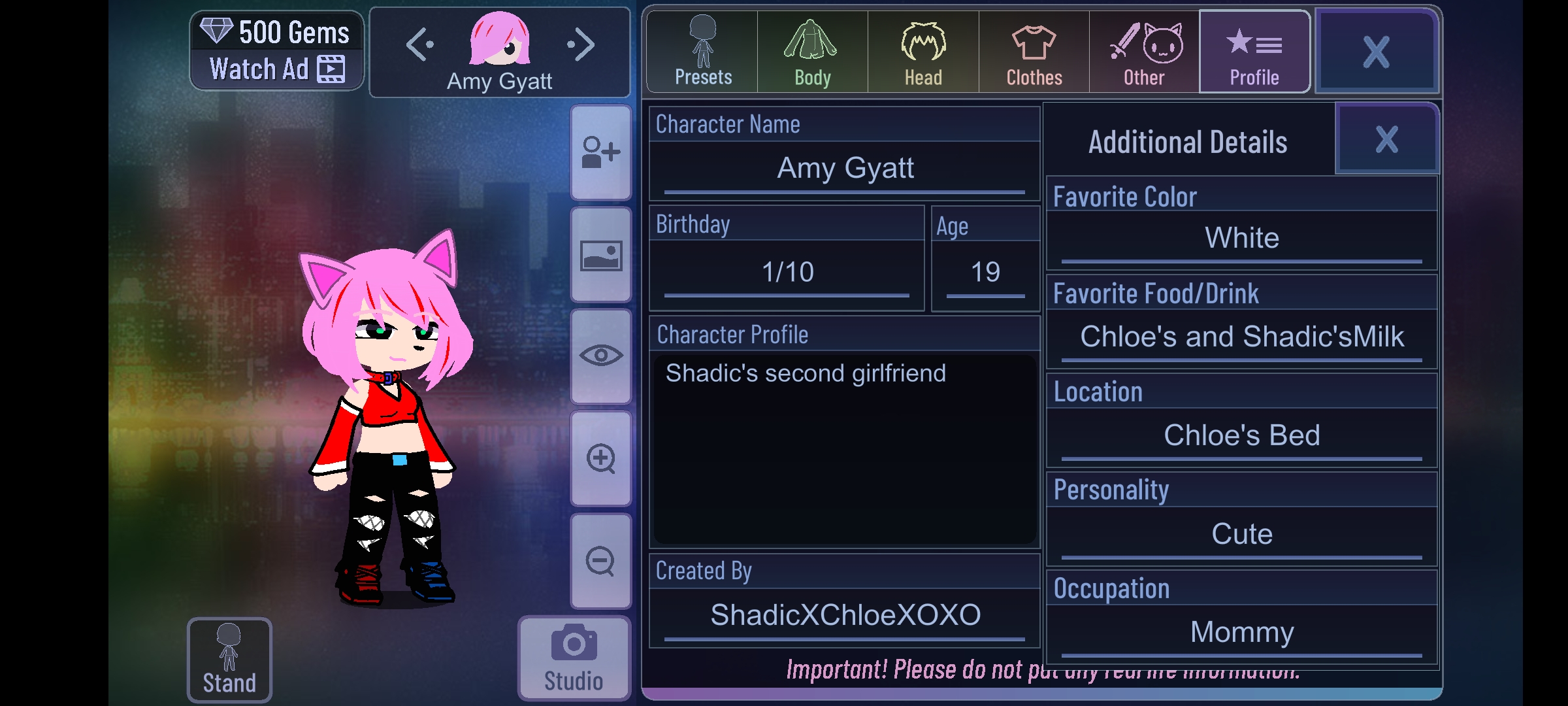Switch to the Body tab
Image resolution: width=1568 pixels, height=706 pixels.
[x=812, y=52]
